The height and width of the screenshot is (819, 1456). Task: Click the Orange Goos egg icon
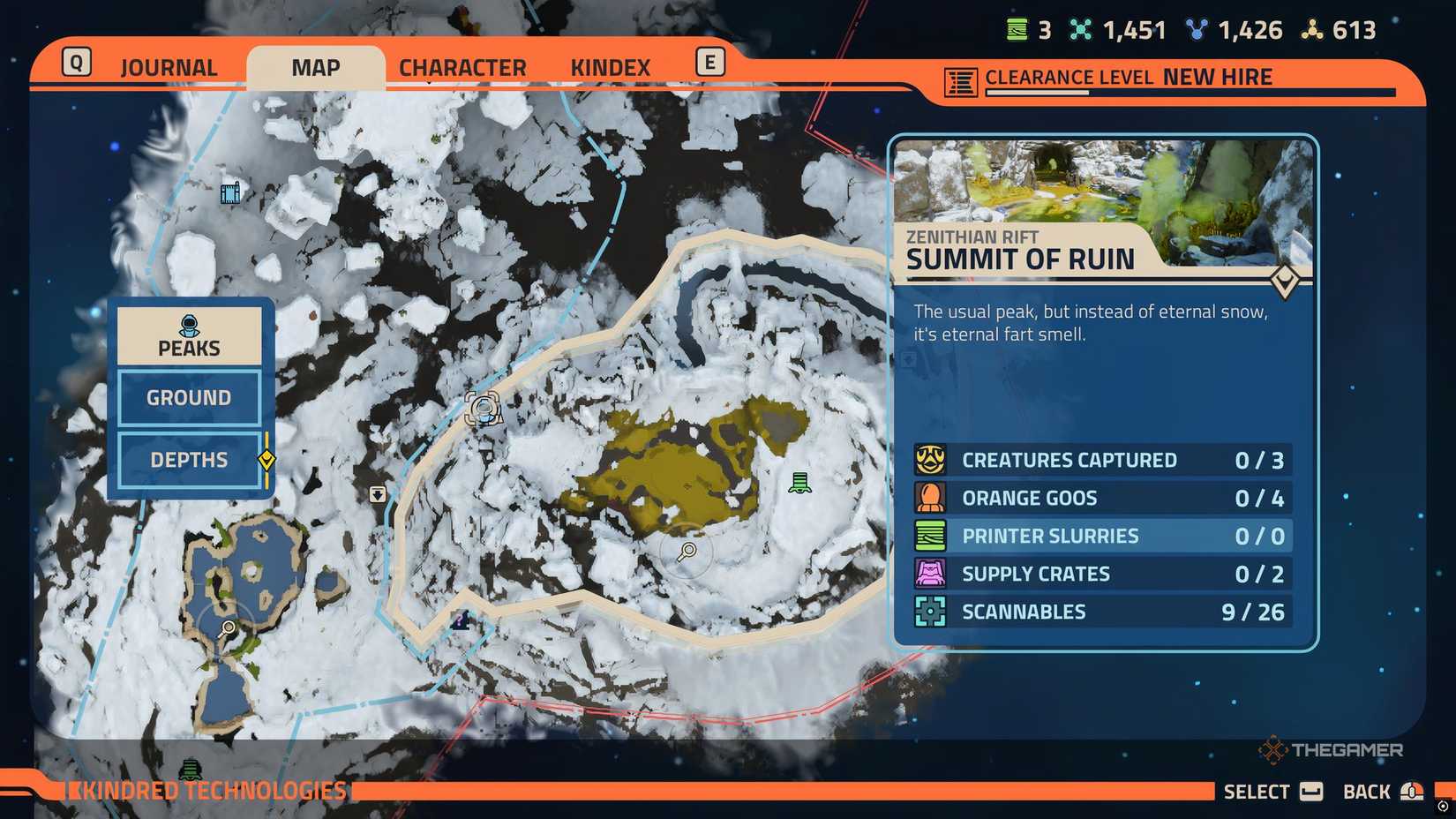tap(933, 497)
